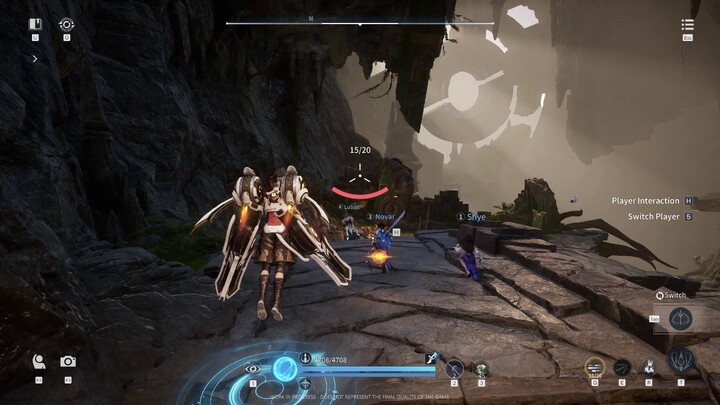
Task: Open the camera photo mode
Action: (x=68, y=362)
